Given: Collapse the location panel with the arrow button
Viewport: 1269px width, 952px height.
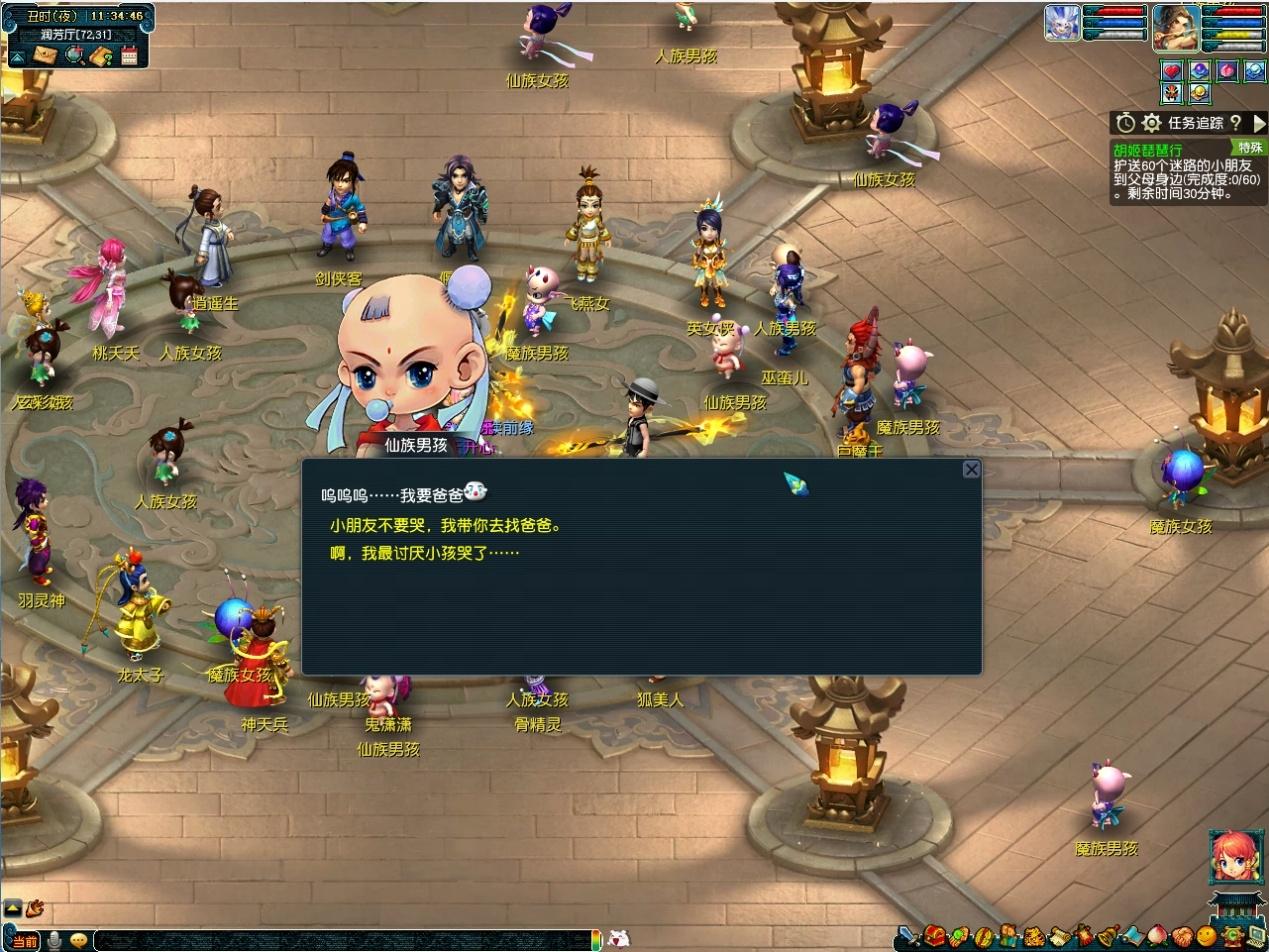Looking at the screenshot, I should pyautogui.click(x=17, y=57).
